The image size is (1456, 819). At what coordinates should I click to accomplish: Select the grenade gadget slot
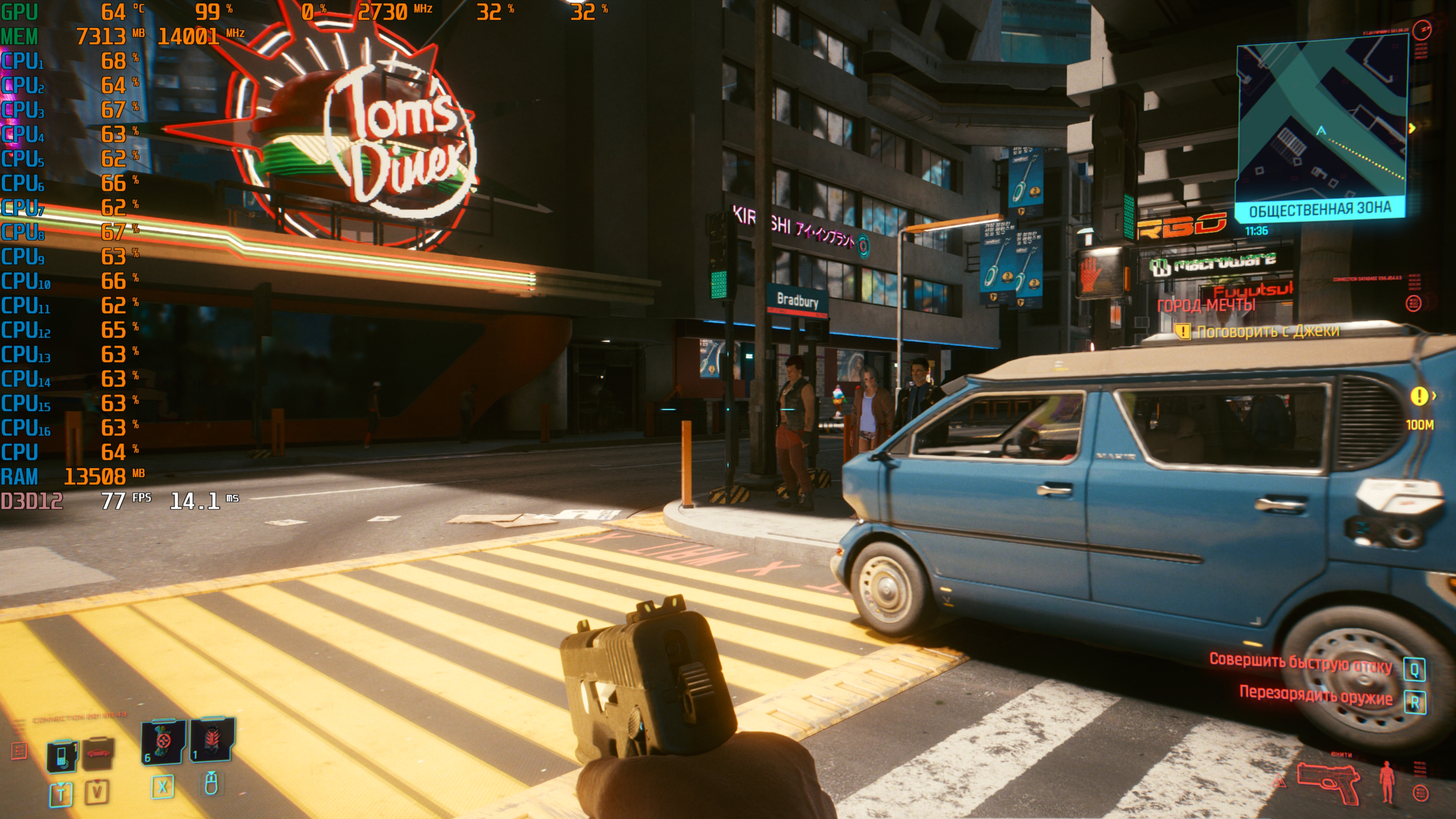click(212, 740)
